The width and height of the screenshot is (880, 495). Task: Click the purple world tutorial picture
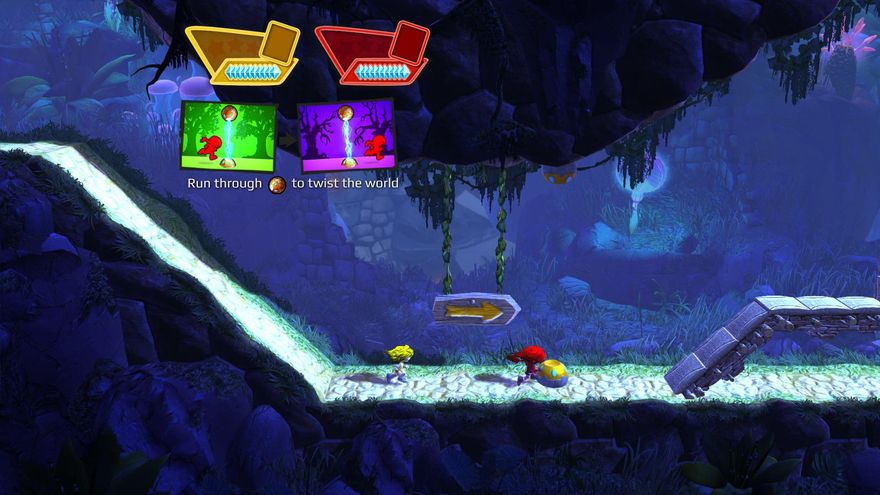pos(346,135)
